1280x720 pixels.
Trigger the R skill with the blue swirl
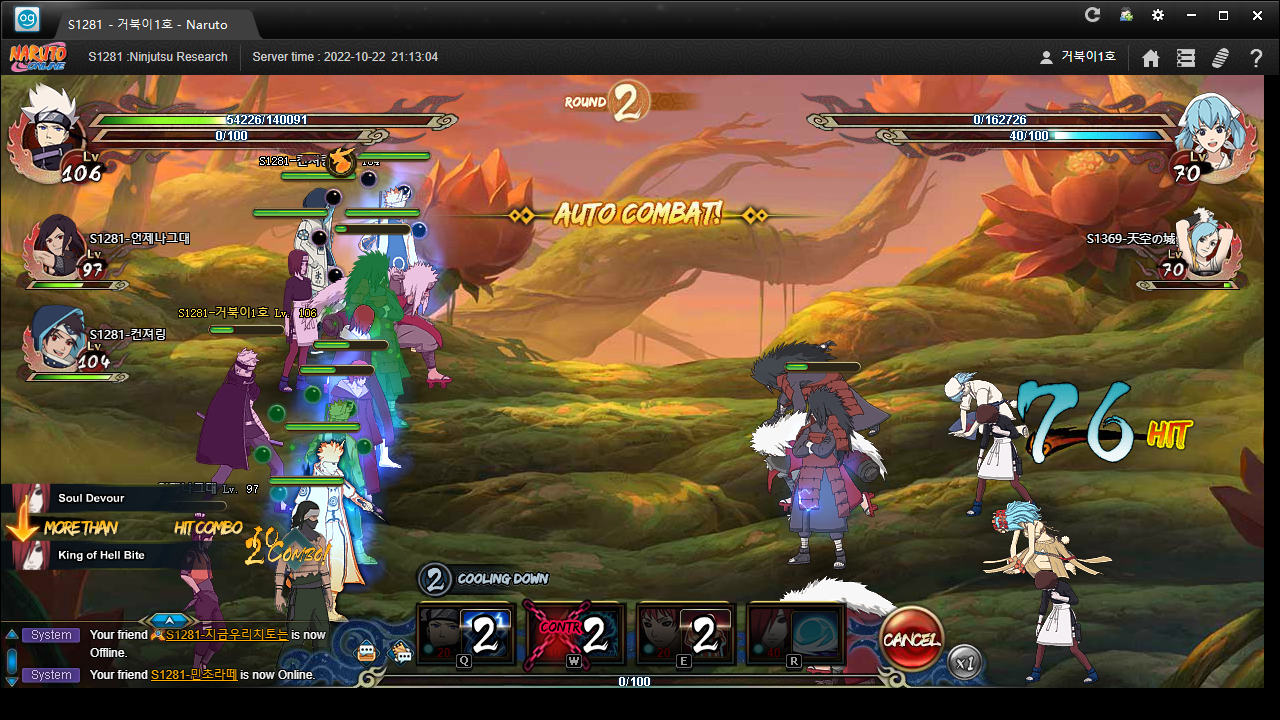[796, 634]
